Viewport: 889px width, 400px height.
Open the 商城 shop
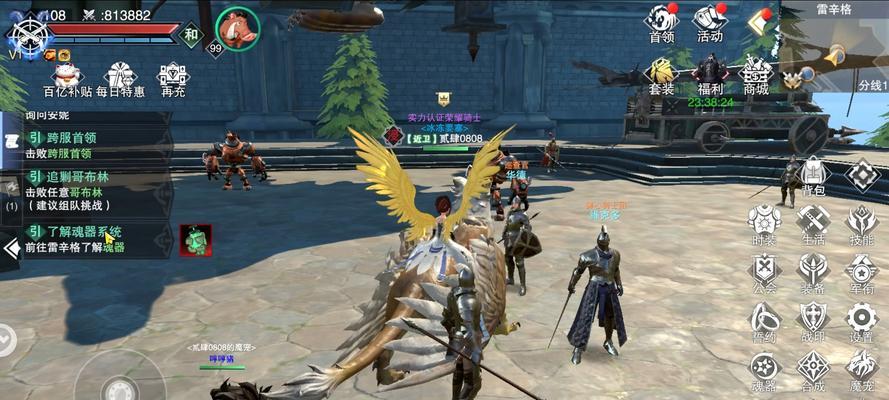pos(756,75)
